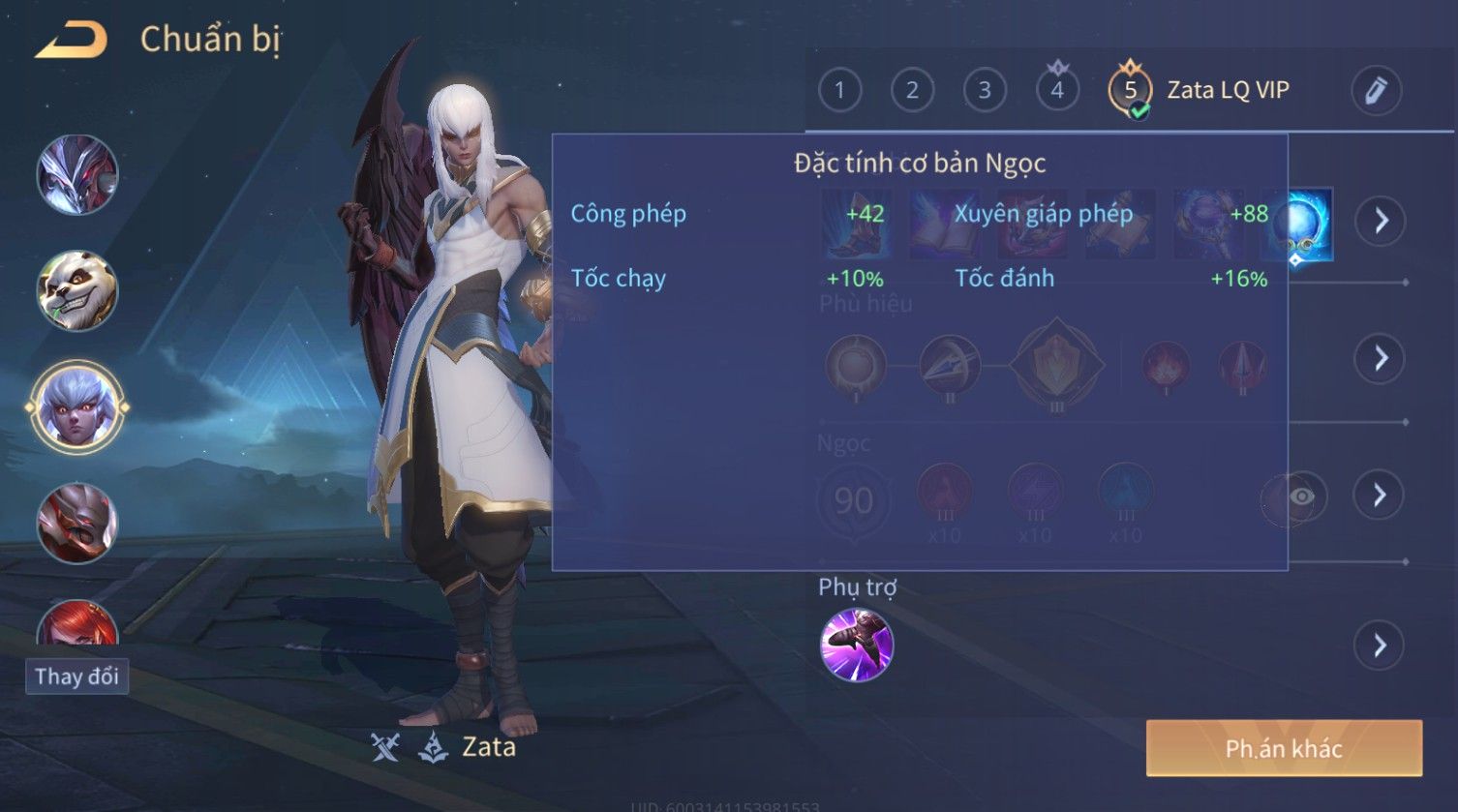Choose the panda hero portrait
The image size is (1458, 812).
click(77, 290)
